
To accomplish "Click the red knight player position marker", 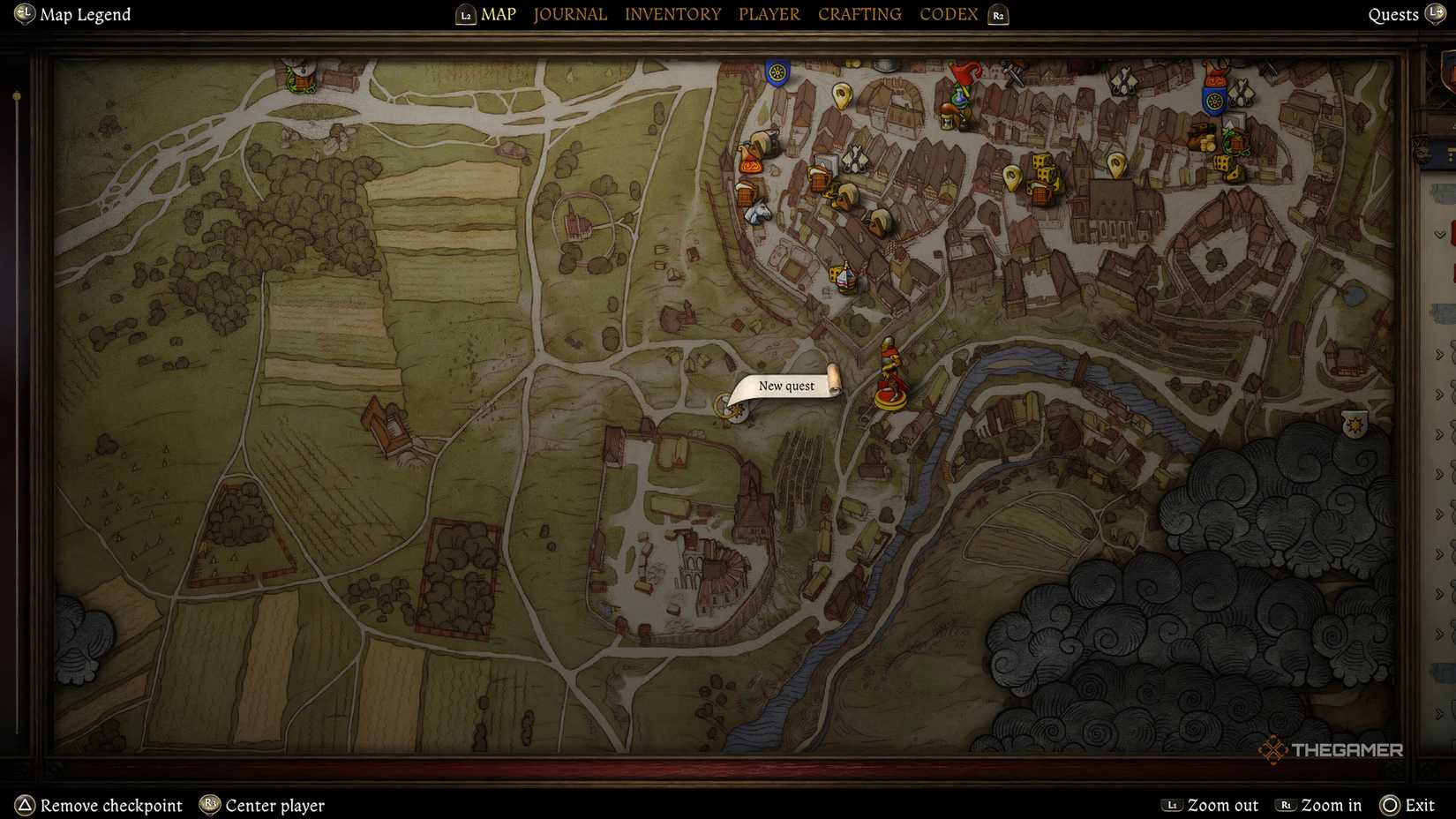I will 891,379.
